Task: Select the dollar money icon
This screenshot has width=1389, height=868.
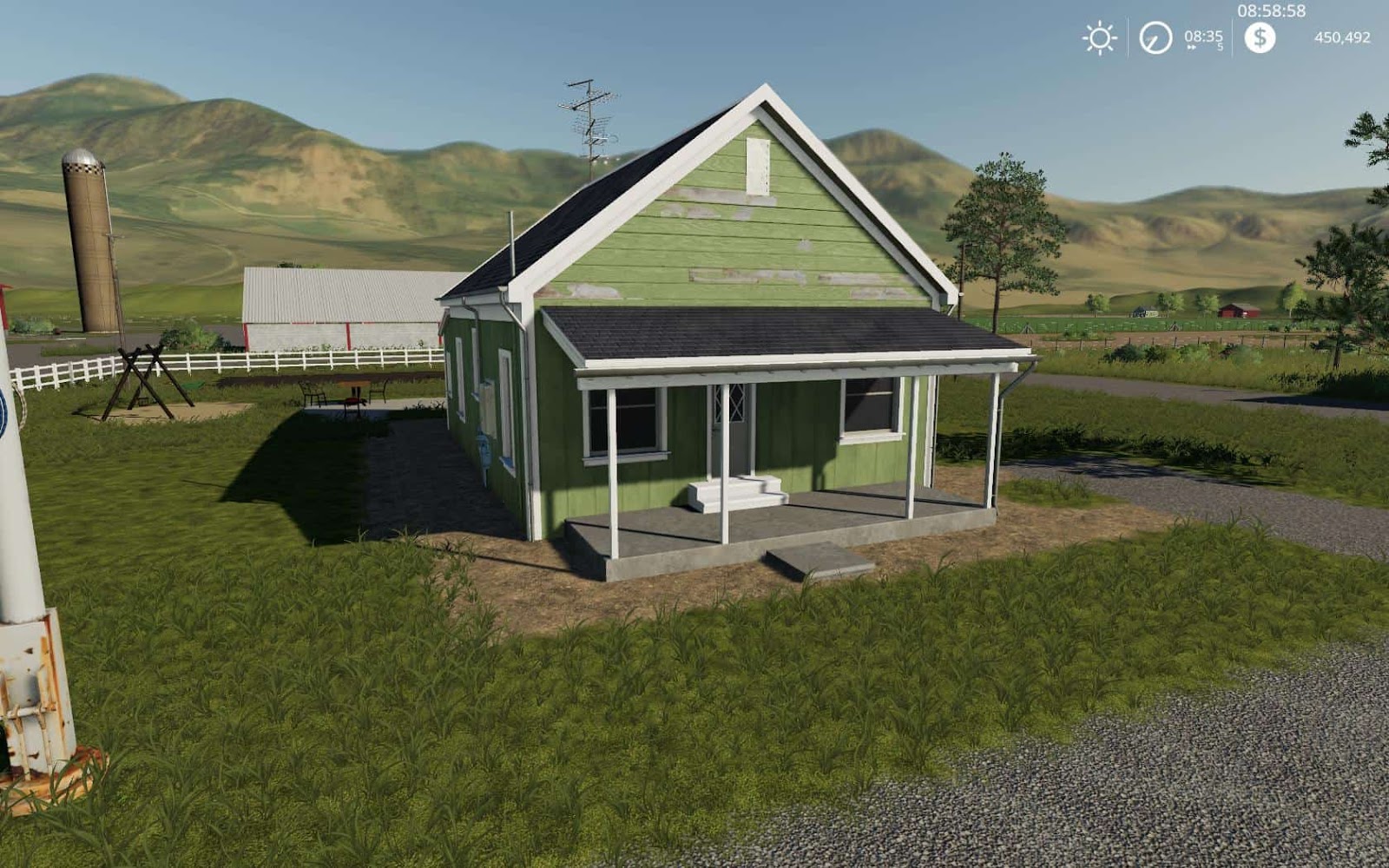Action: tap(1259, 37)
